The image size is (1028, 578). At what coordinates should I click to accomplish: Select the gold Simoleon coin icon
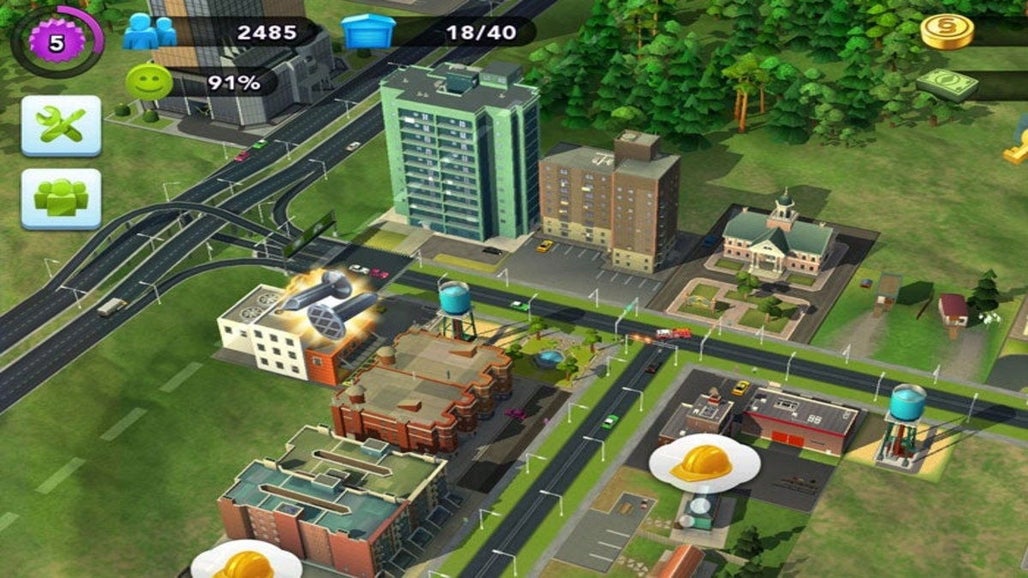pyautogui.click(x=946, y=31)
